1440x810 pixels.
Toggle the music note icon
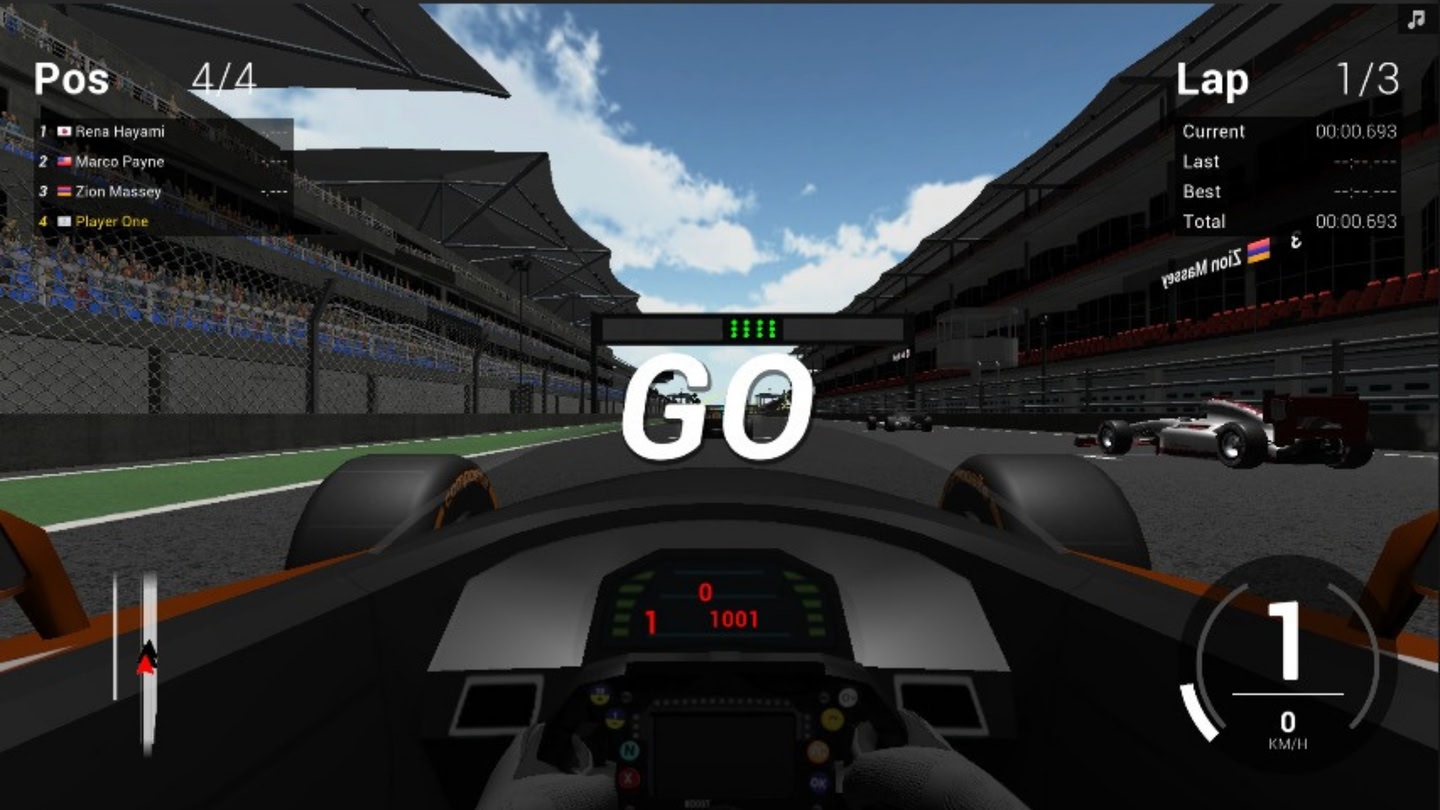point(1416,19)
